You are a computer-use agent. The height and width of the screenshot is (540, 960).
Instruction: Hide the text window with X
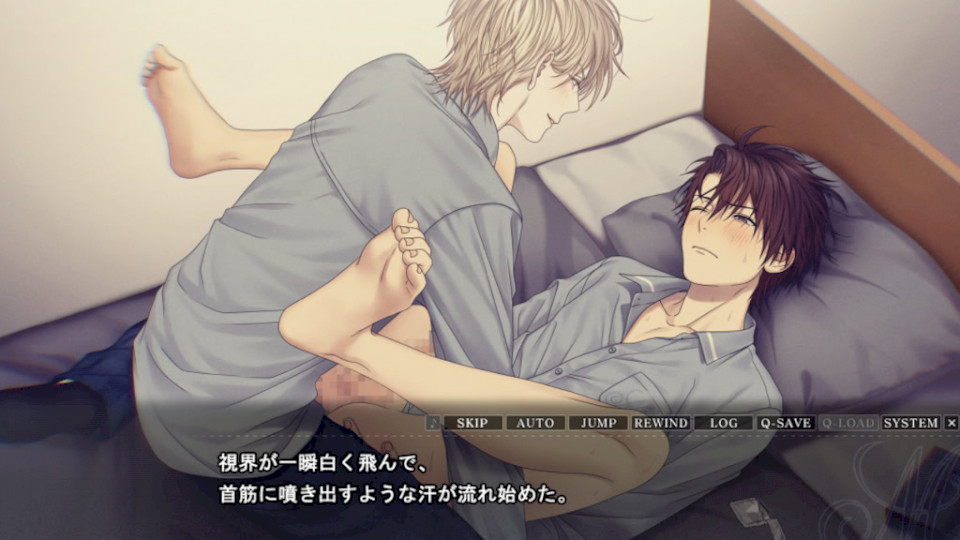coord(951,423)
